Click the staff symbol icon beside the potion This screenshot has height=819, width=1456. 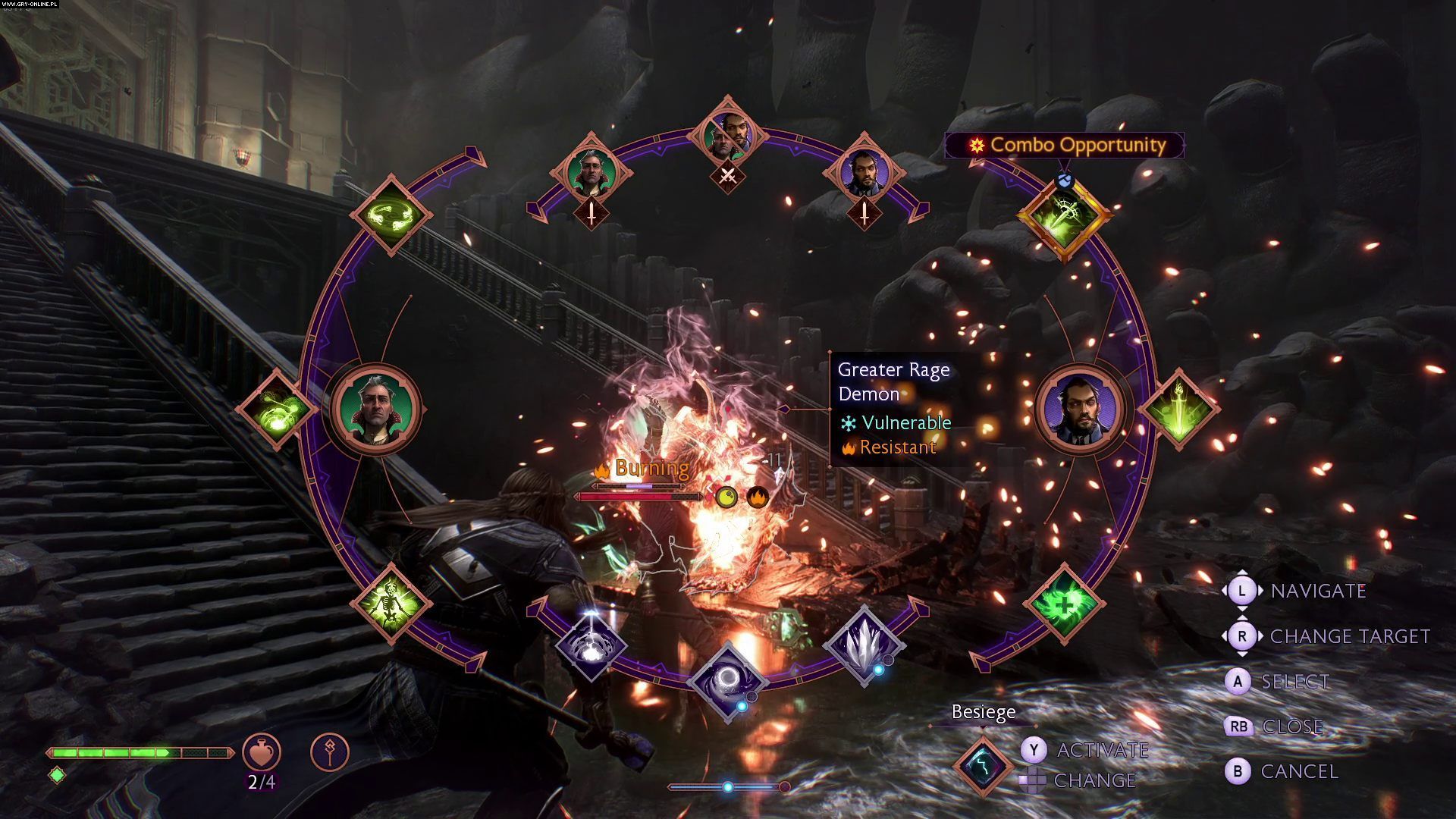pyautogui.click(x=330, y=752)
